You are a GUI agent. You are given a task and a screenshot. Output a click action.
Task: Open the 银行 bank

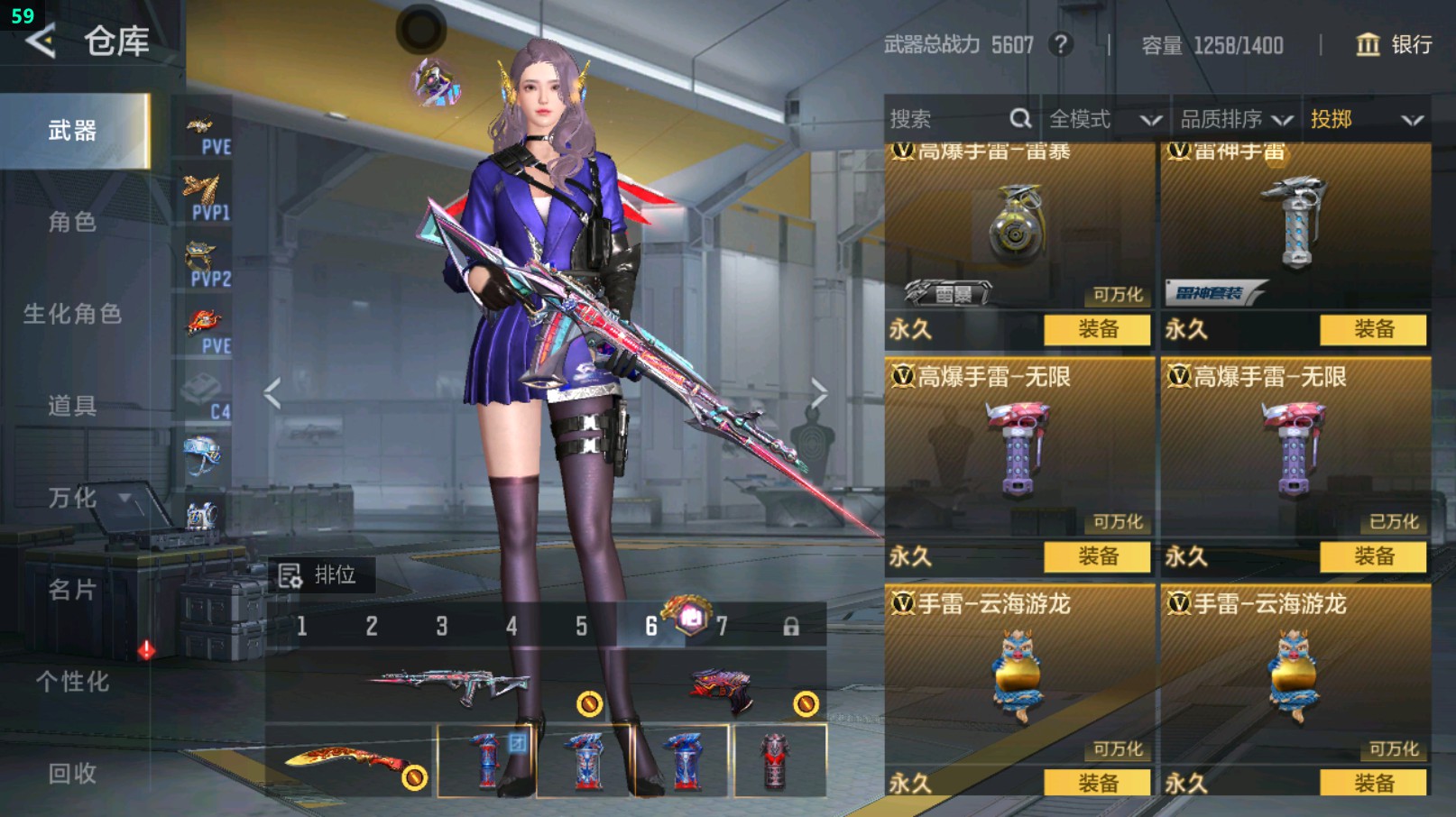point(1394,44)
